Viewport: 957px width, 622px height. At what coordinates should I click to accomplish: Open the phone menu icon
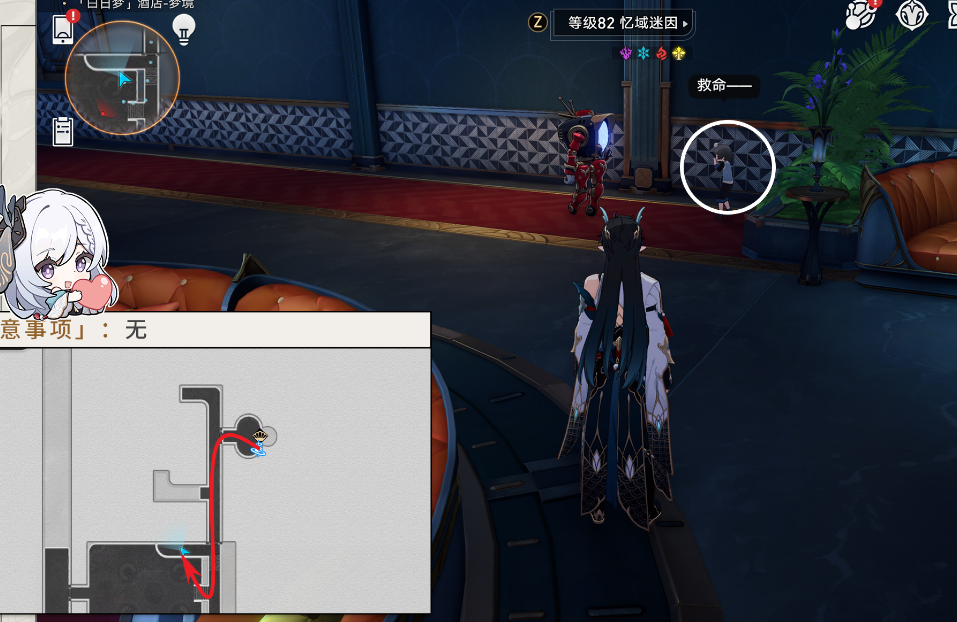point(63,29)
